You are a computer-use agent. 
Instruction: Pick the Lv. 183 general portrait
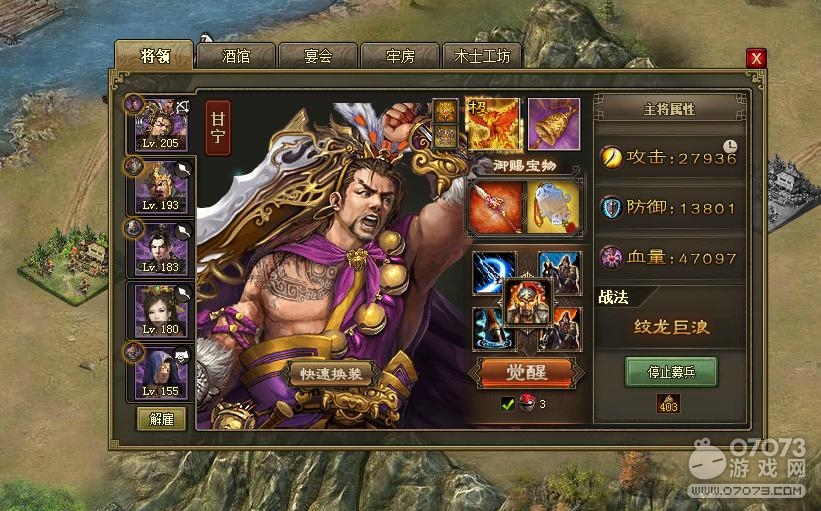point(160,247)
